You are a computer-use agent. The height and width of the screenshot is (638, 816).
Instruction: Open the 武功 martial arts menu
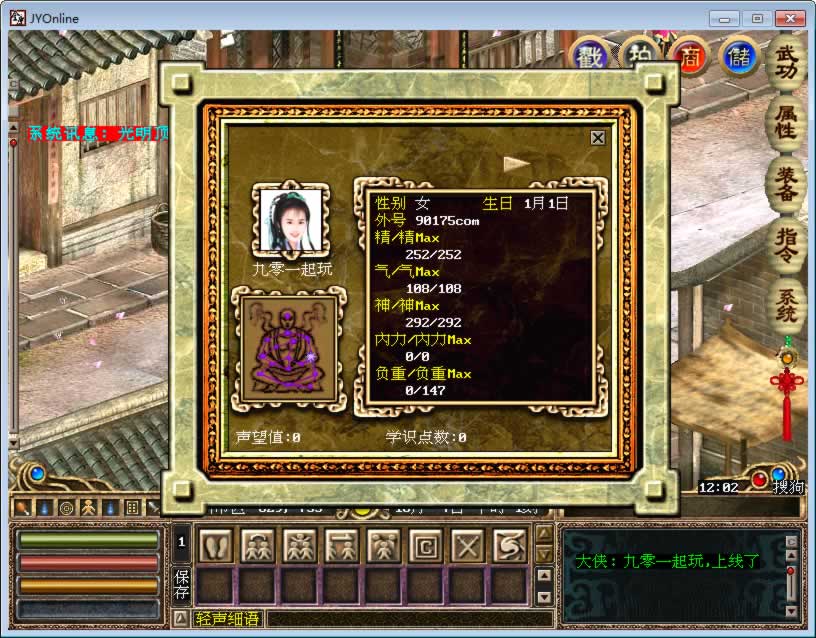pyautogui.click(x=786, y=63)
